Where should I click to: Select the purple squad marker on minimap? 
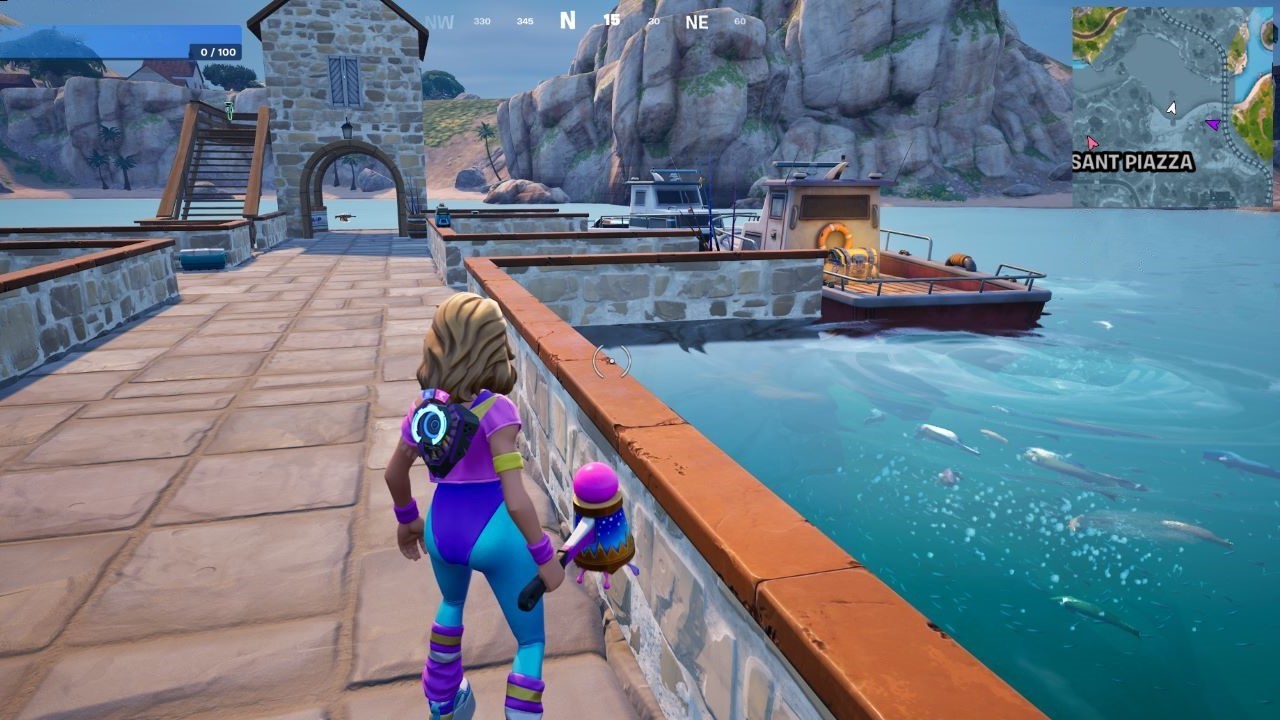coord(1212,123)
